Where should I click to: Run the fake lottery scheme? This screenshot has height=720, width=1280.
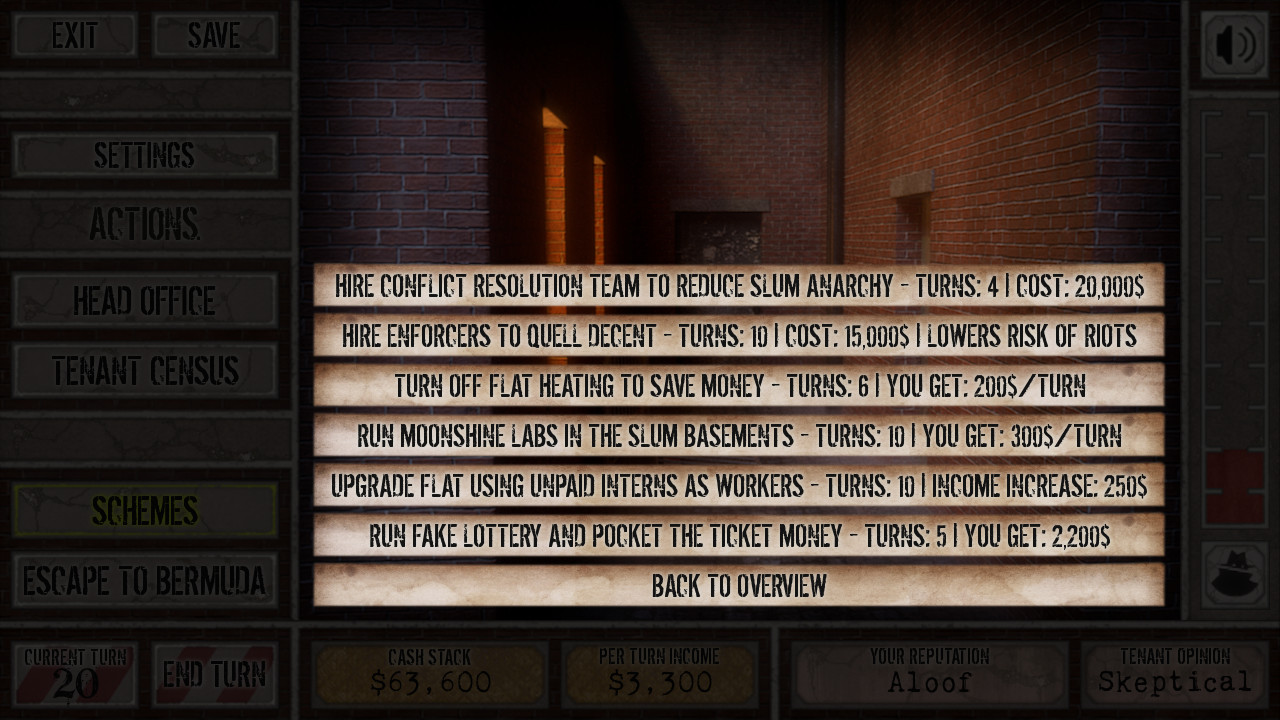pyautogui.click(x=739, y=536)
